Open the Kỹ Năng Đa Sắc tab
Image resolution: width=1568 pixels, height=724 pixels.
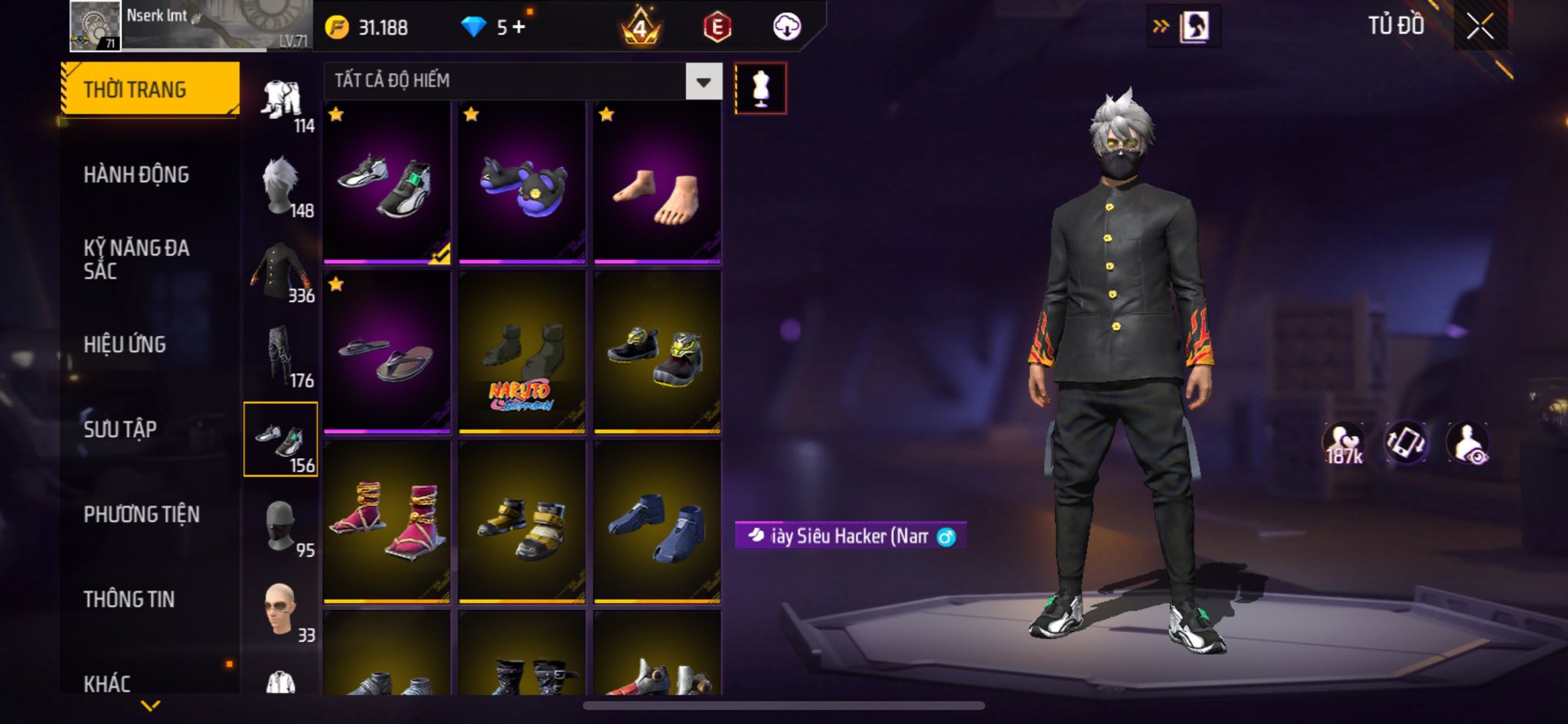pyautogui.click(x=136, y=259)
